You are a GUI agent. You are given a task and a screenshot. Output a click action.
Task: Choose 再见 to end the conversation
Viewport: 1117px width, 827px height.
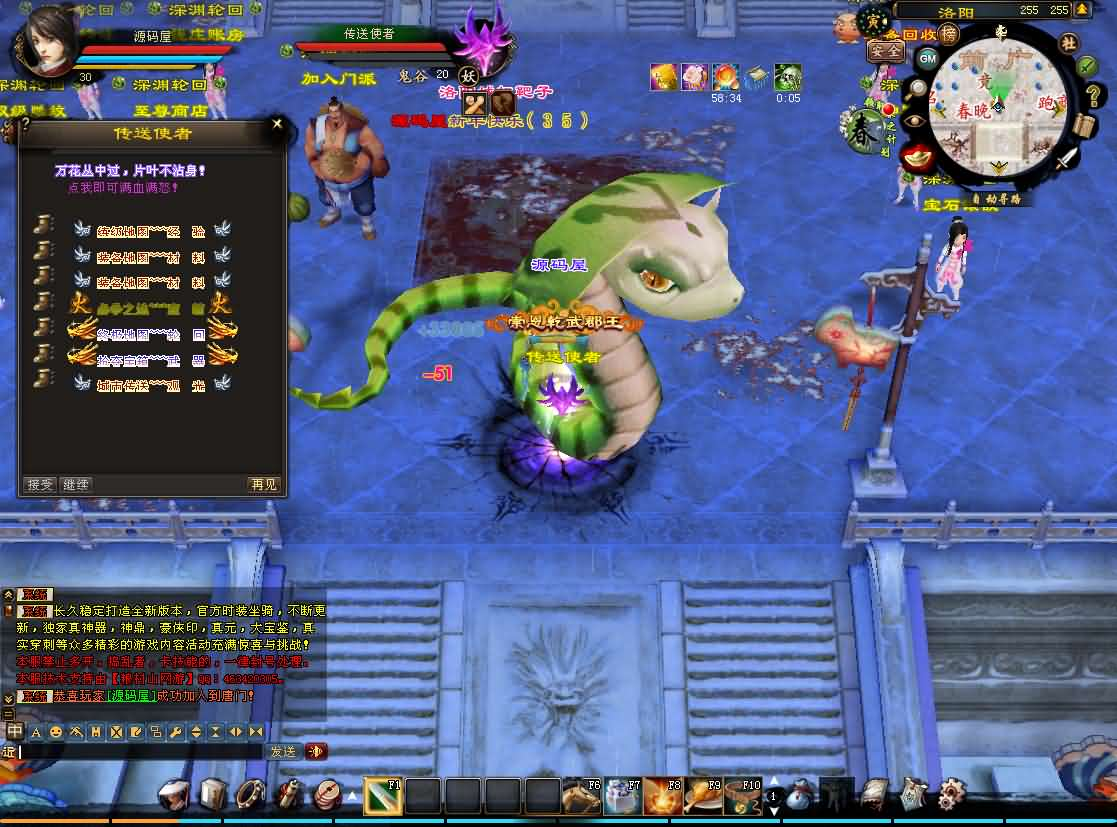pyautogui.click(x=264, y=484)
